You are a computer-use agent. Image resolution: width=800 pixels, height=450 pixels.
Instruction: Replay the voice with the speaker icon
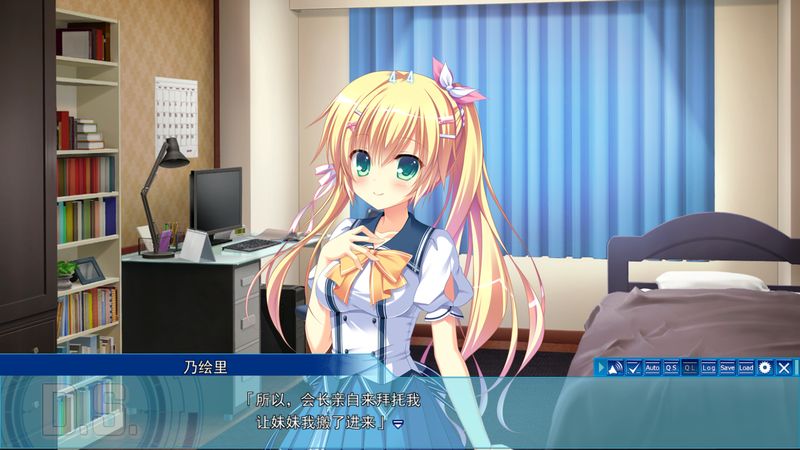coord(616,367)
